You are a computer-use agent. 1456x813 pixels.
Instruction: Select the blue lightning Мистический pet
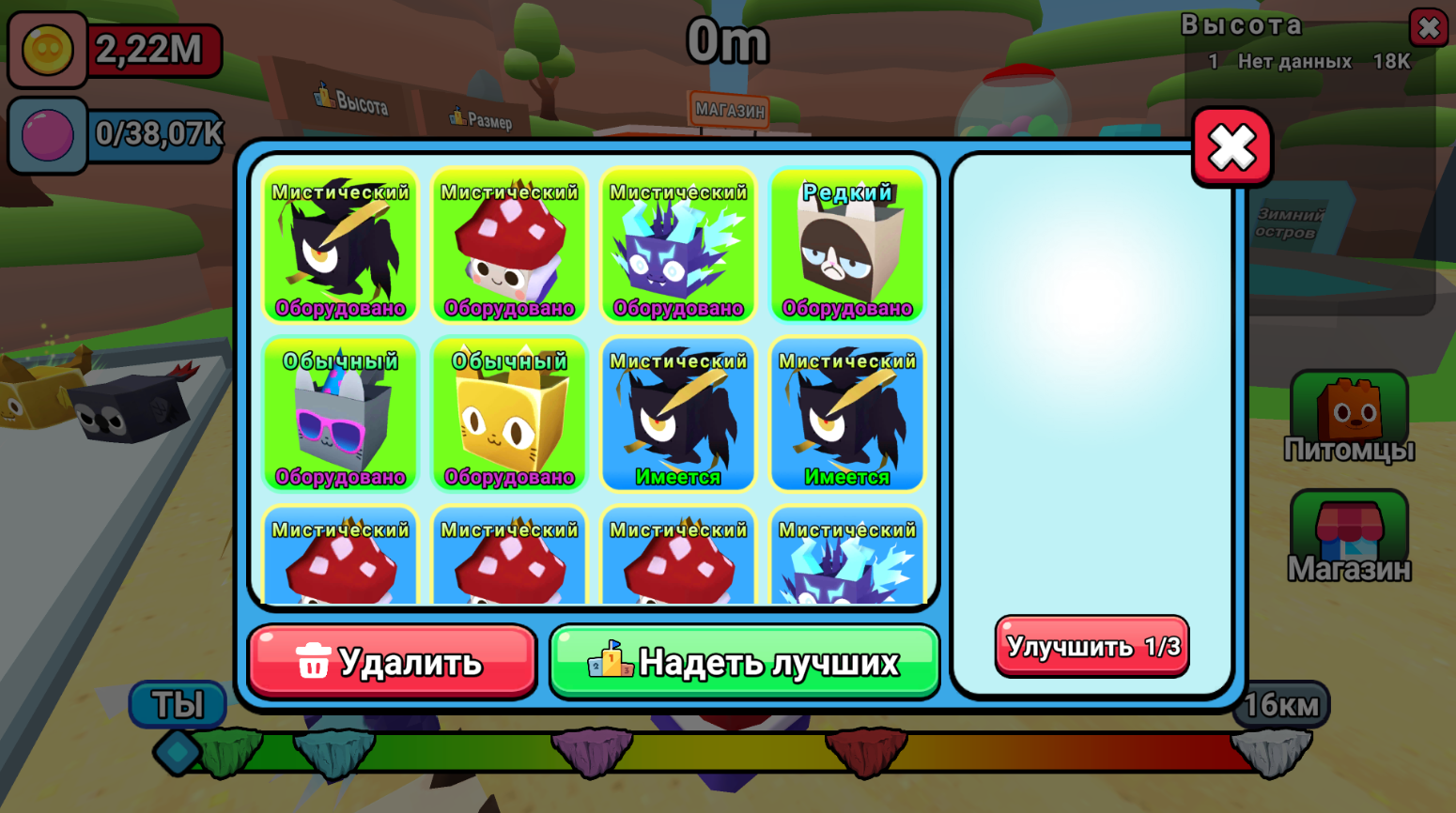coord(677,246)
